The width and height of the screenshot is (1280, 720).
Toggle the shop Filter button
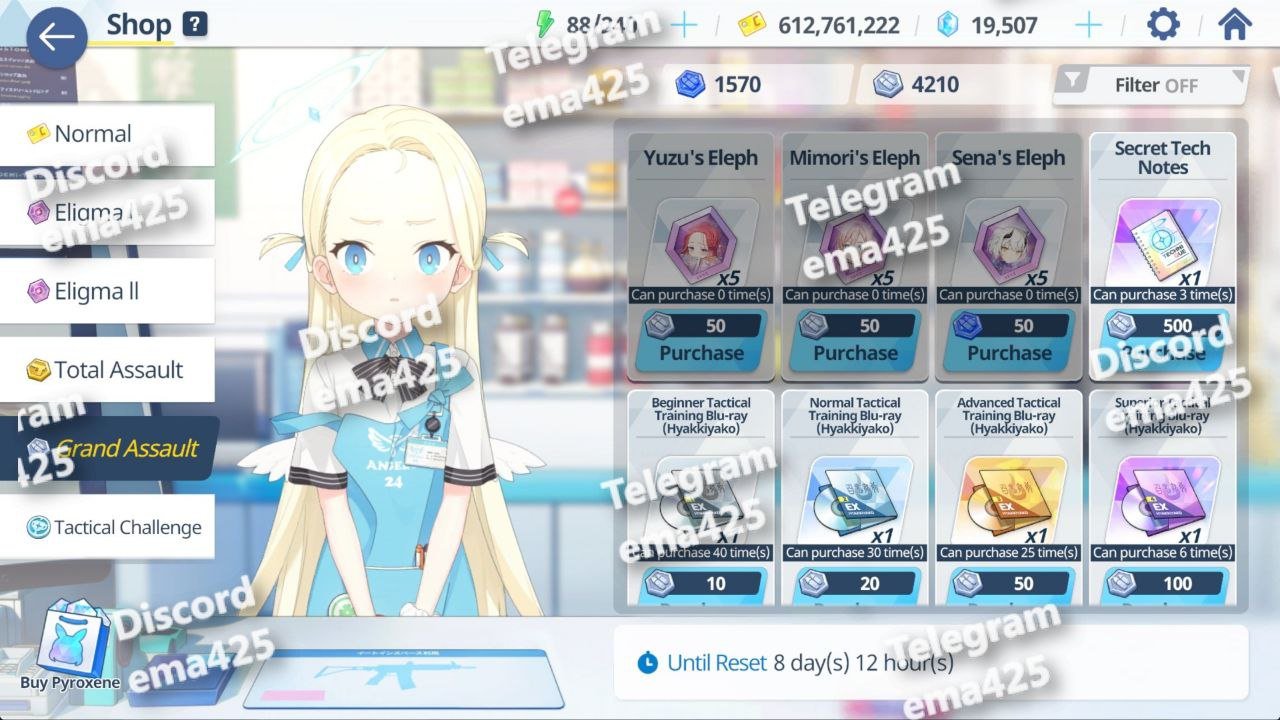[x=1150, y=85]
